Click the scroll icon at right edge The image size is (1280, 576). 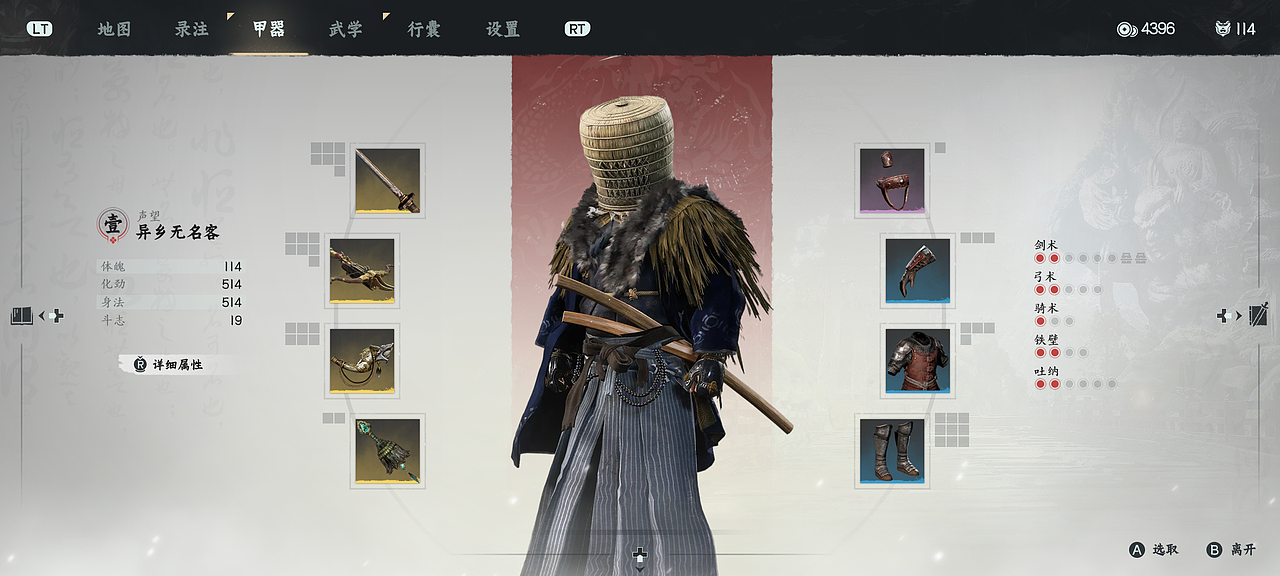1257,315
